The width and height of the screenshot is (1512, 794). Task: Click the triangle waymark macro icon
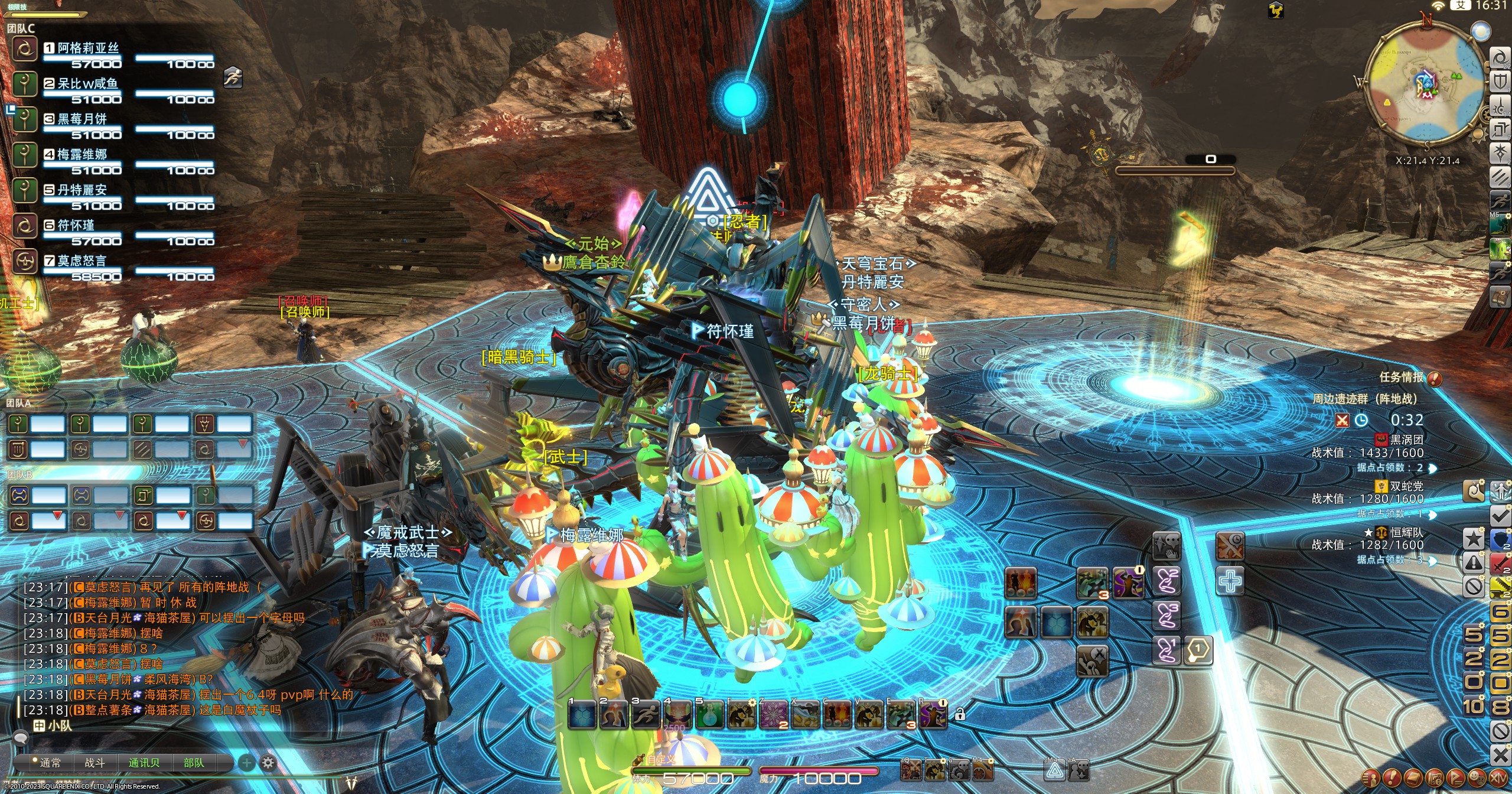(1054, 770)
